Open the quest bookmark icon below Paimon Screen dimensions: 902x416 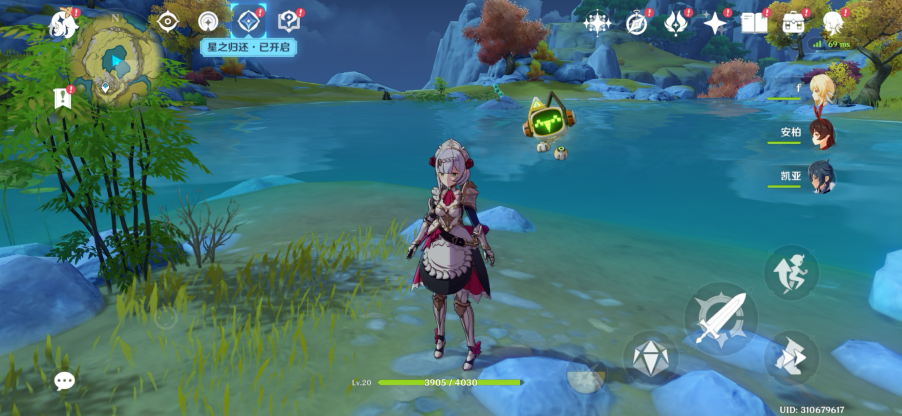[63, 98]
